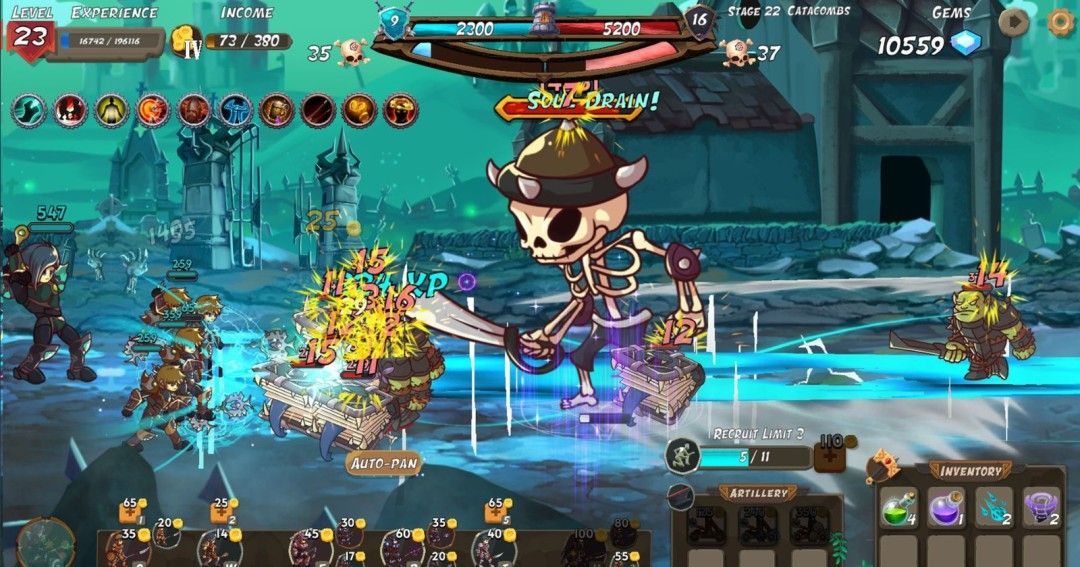
Task: Upgrade income via the gold coins icon
Action: (186, 42)
